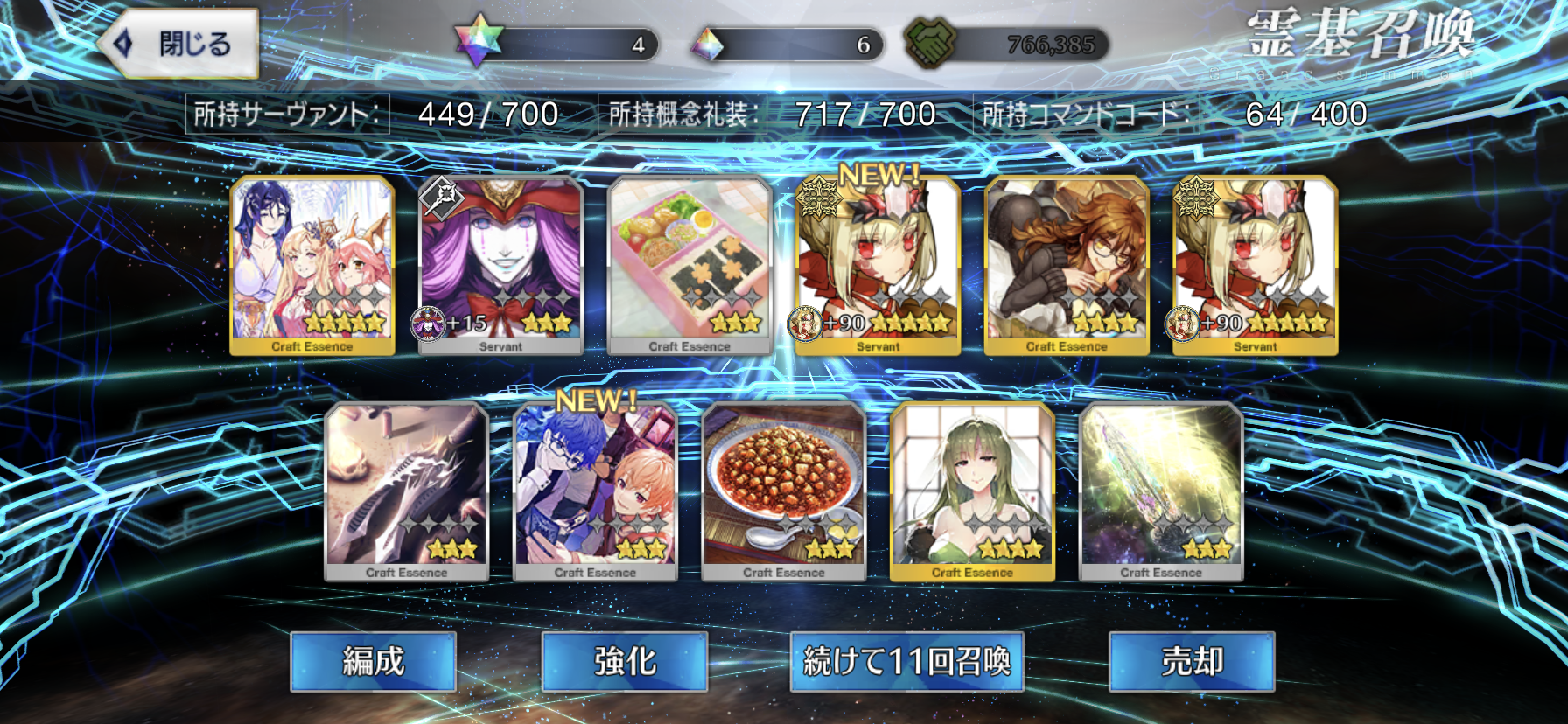Inspect the glowing crystal shard Craft Essence card
The height and width of the screenshot is (724, 1568).
pos(1161,491)
